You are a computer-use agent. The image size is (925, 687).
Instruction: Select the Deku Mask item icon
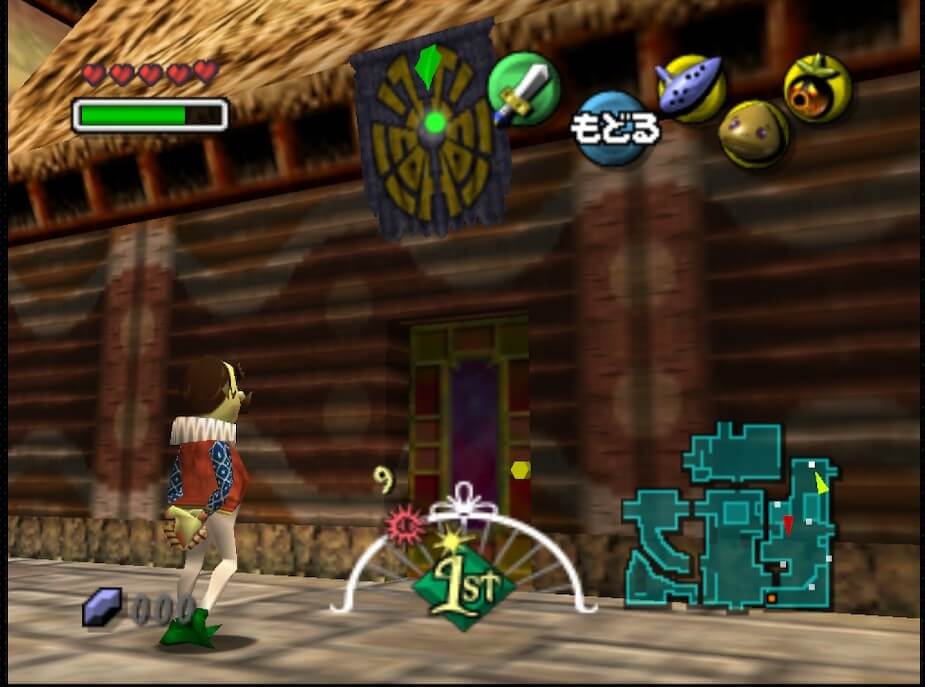coord(753,133)
